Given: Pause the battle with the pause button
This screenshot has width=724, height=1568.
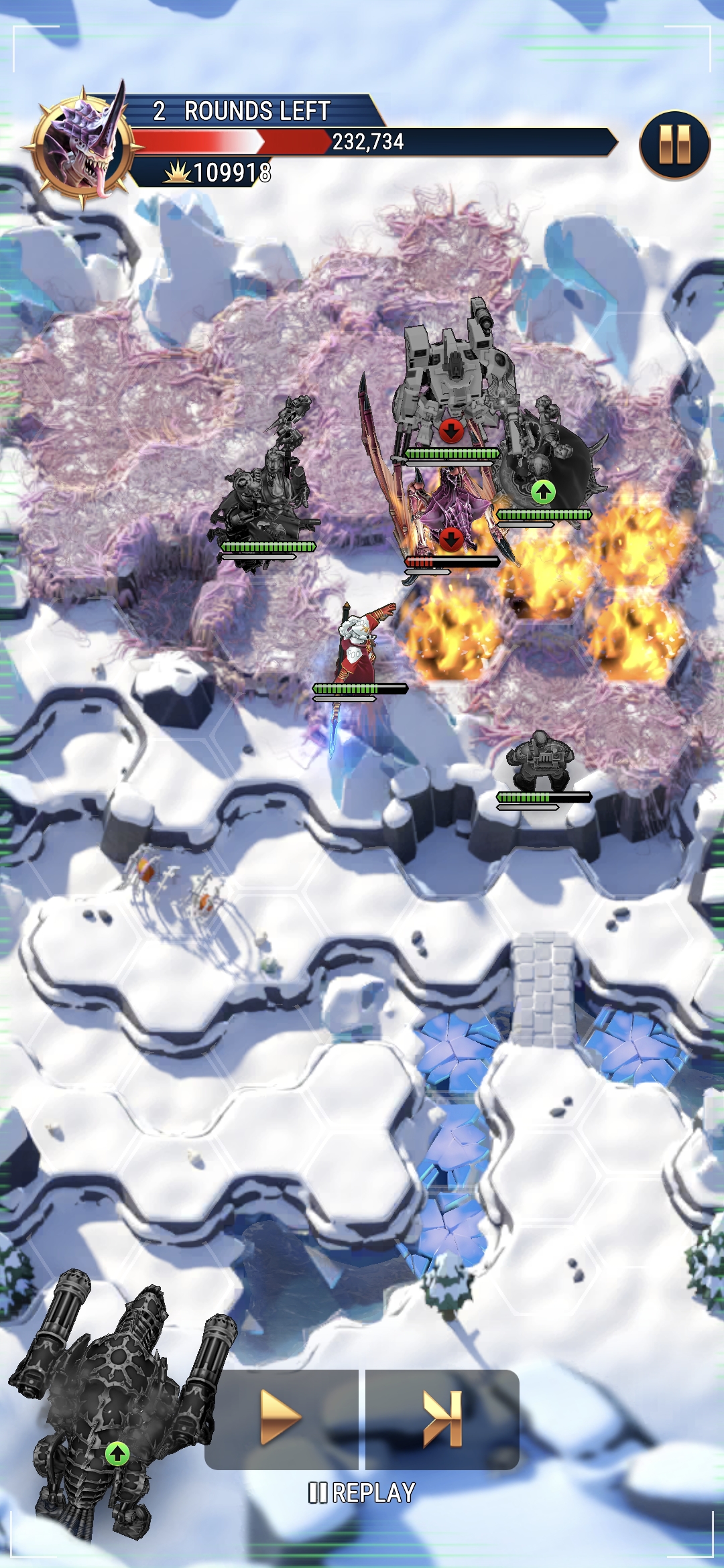Looking at the screenshot, I should coord(674,145).
